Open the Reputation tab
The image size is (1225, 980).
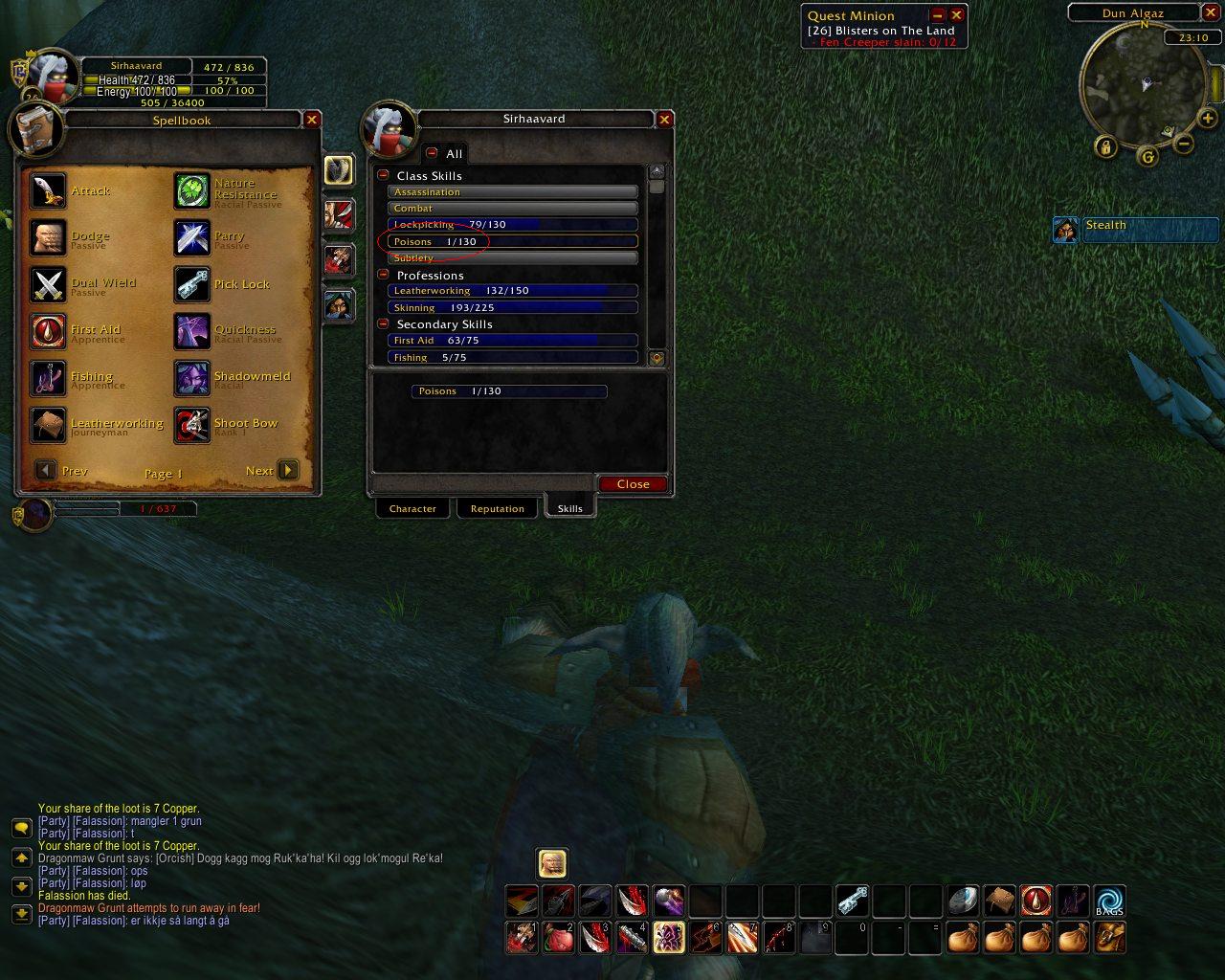click(497, 508)
